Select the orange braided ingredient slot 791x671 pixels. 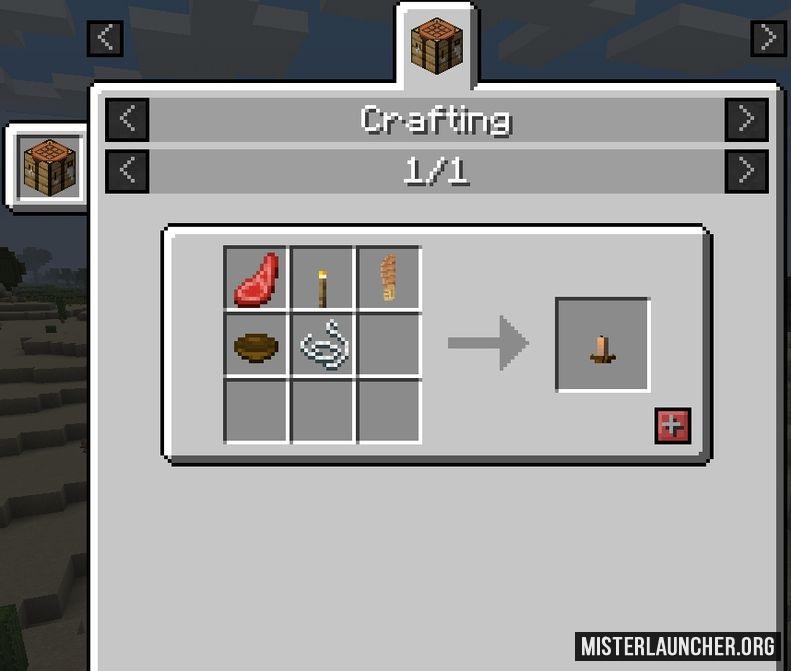tap(389, 278)
